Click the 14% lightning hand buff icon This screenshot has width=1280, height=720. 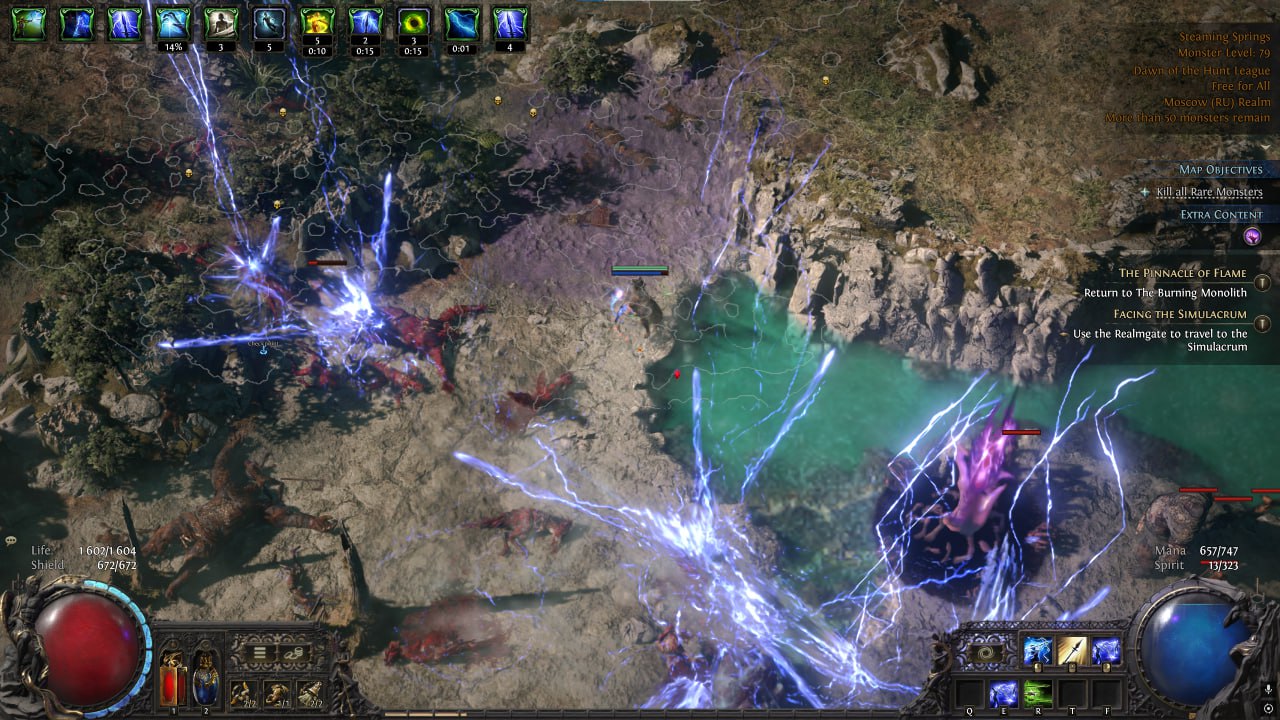[x=172, y=23]
